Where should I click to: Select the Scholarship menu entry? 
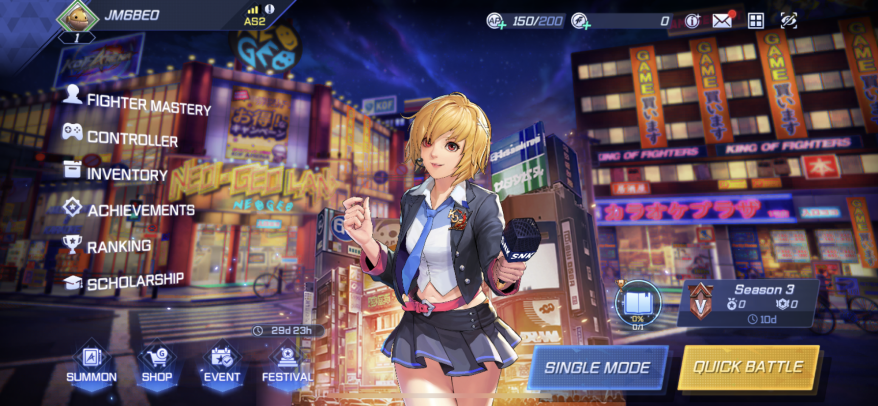[124, 281]
